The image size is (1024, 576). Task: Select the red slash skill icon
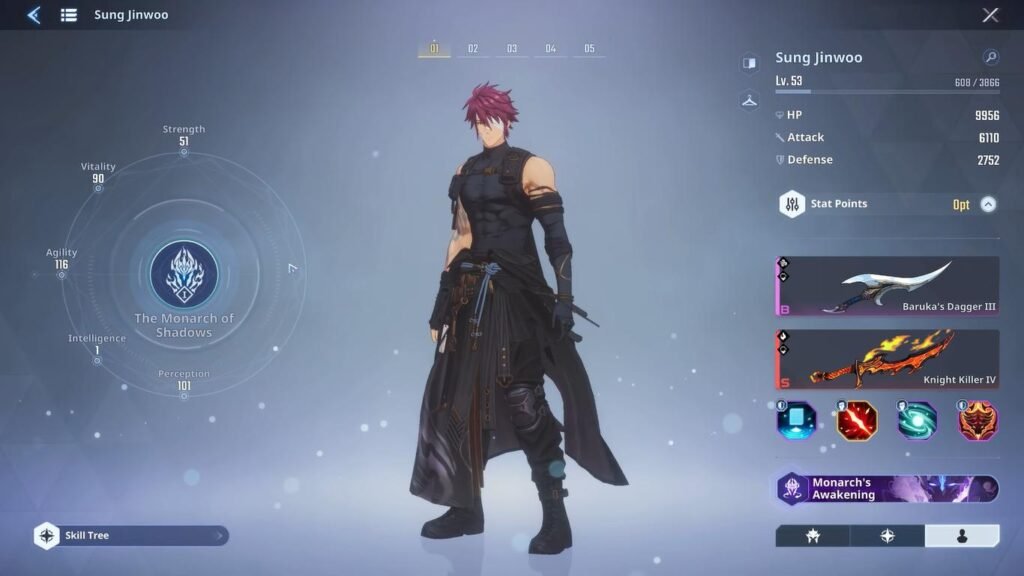tap(857, 421)
